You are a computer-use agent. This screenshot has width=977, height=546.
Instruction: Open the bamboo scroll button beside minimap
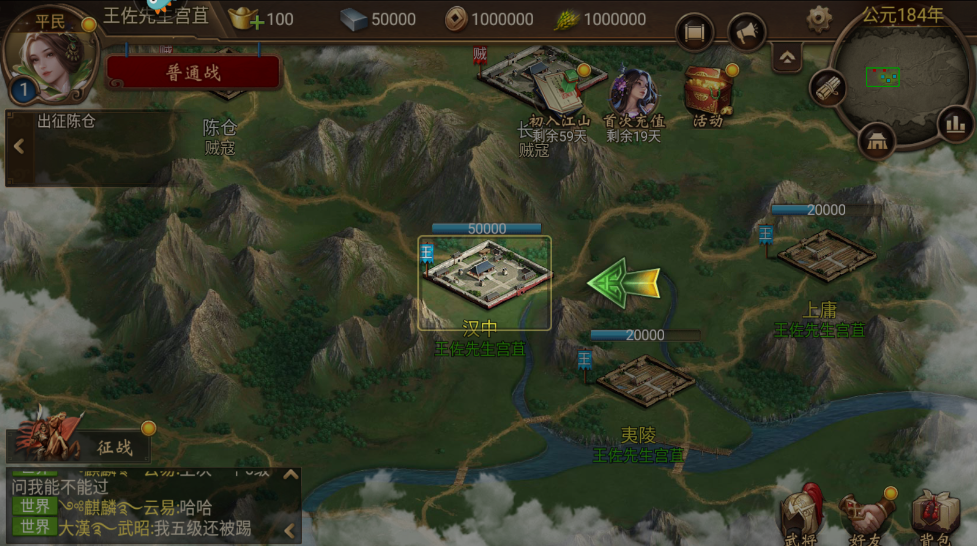click(x=827, y=90)
